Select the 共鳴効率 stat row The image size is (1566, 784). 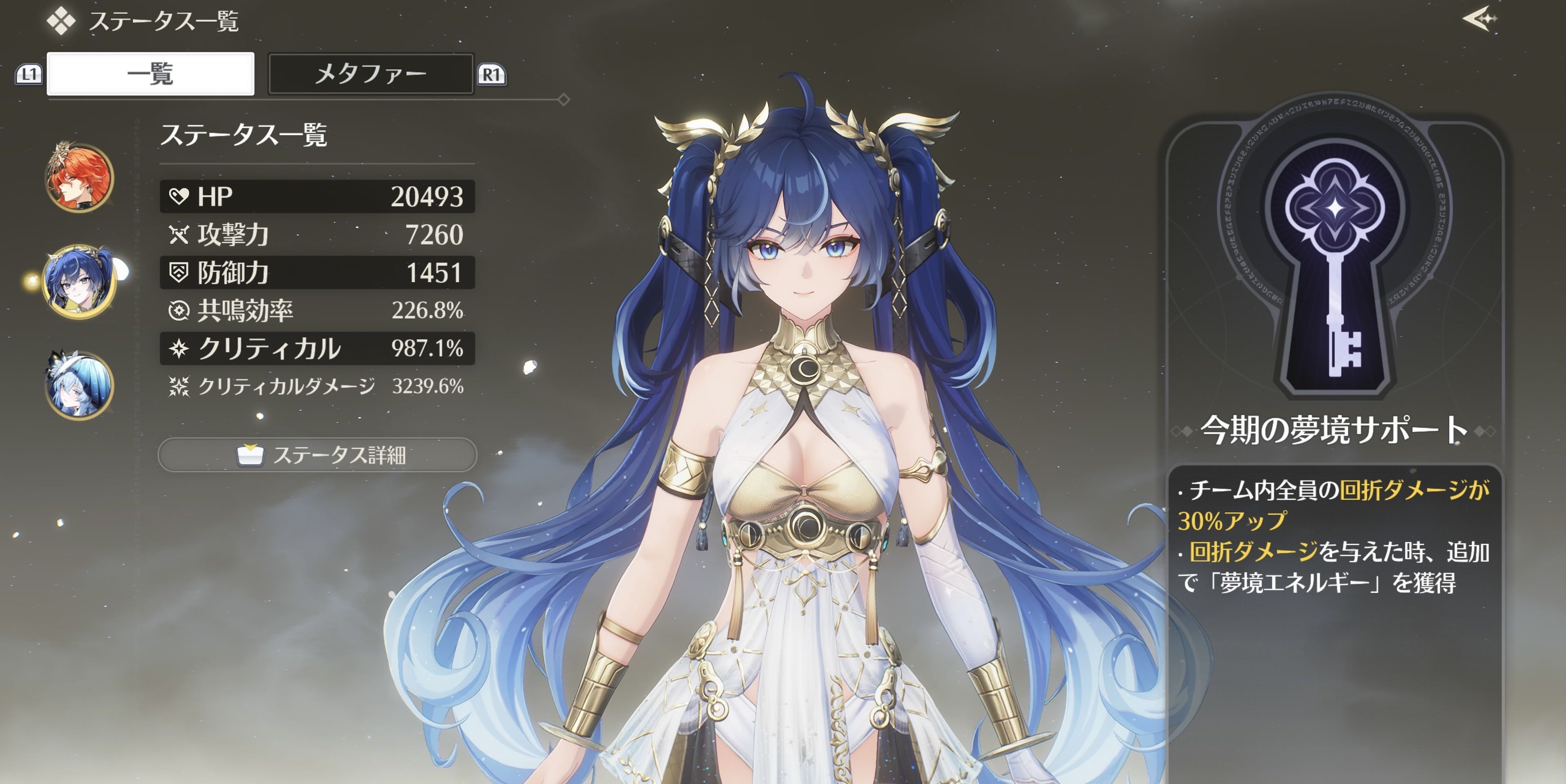click(317, 311)
